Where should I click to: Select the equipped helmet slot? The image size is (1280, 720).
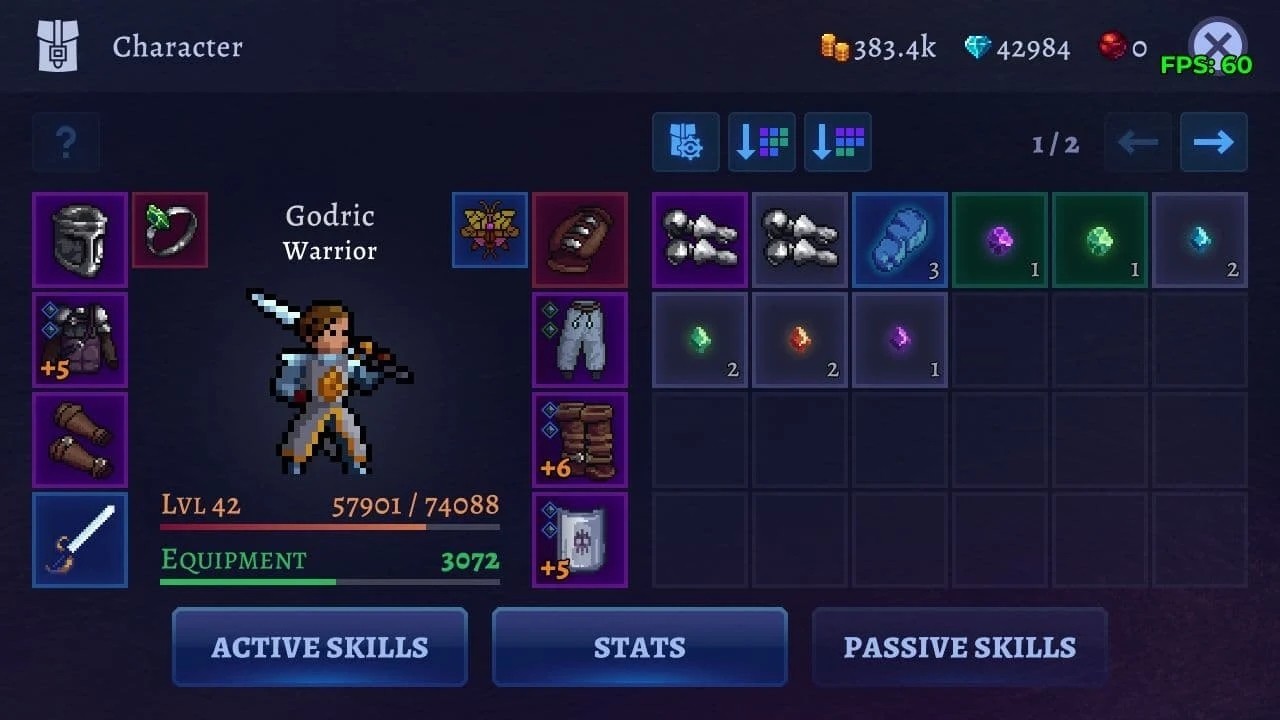[80, 240]
